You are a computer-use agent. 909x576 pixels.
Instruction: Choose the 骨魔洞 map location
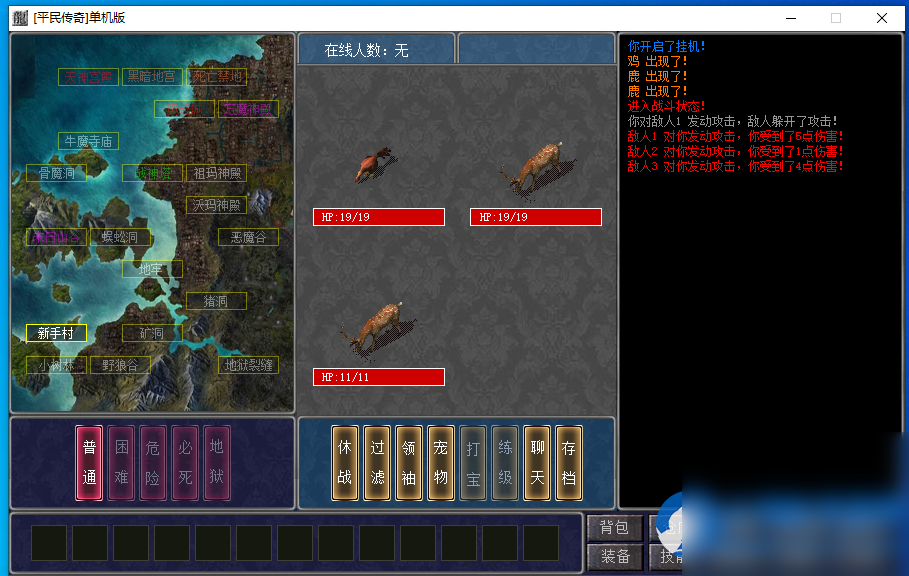(56, 173)
